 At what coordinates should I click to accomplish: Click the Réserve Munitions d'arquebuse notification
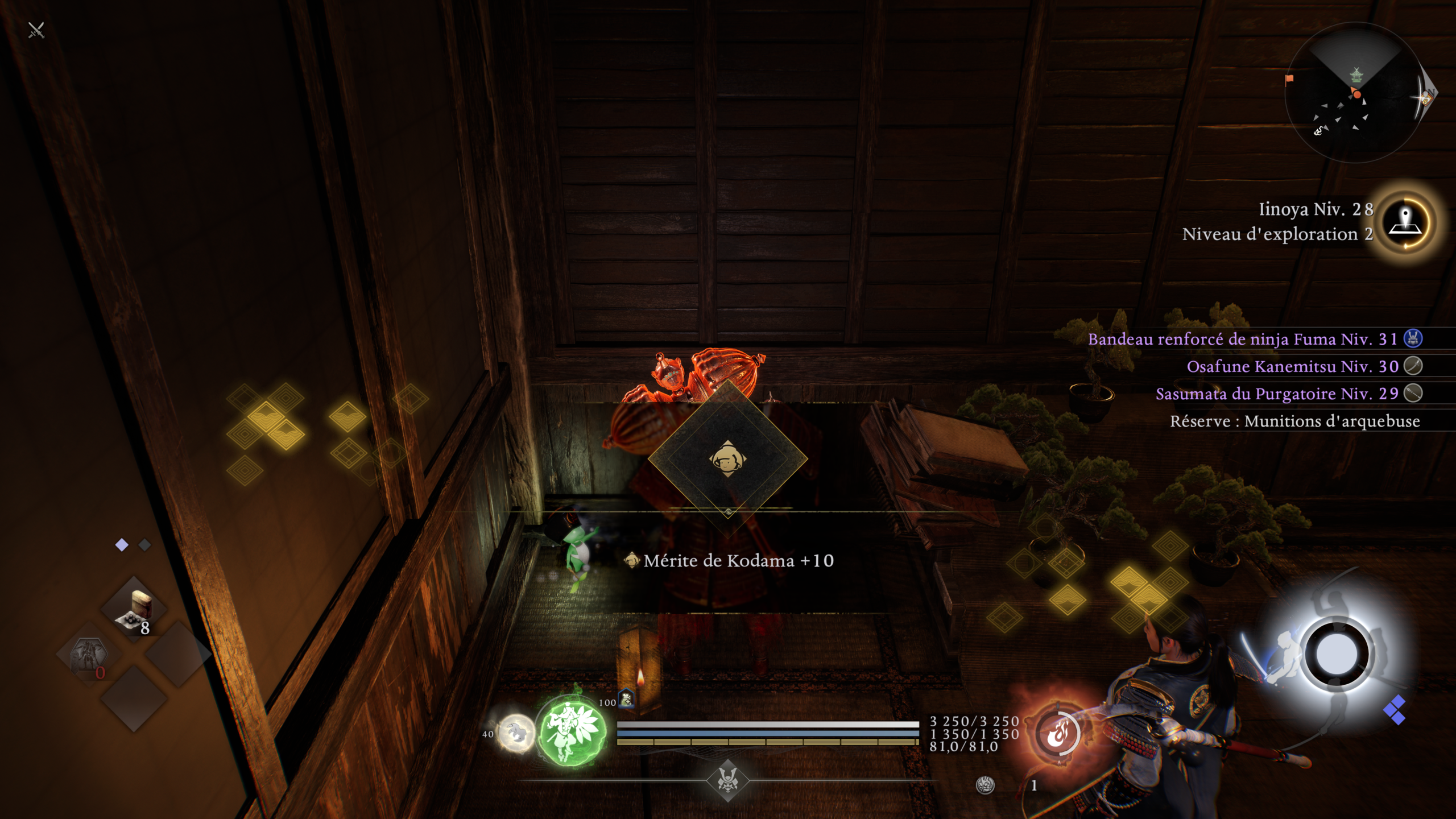[1294, 421]
